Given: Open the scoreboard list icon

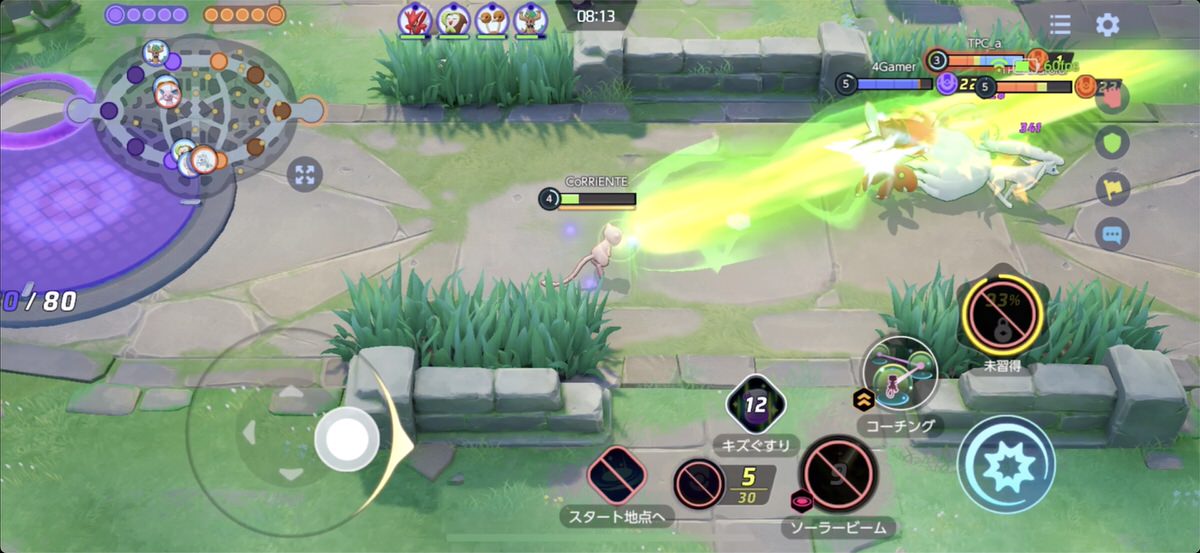Looking at the screenshot, I should click(1060, 25).
